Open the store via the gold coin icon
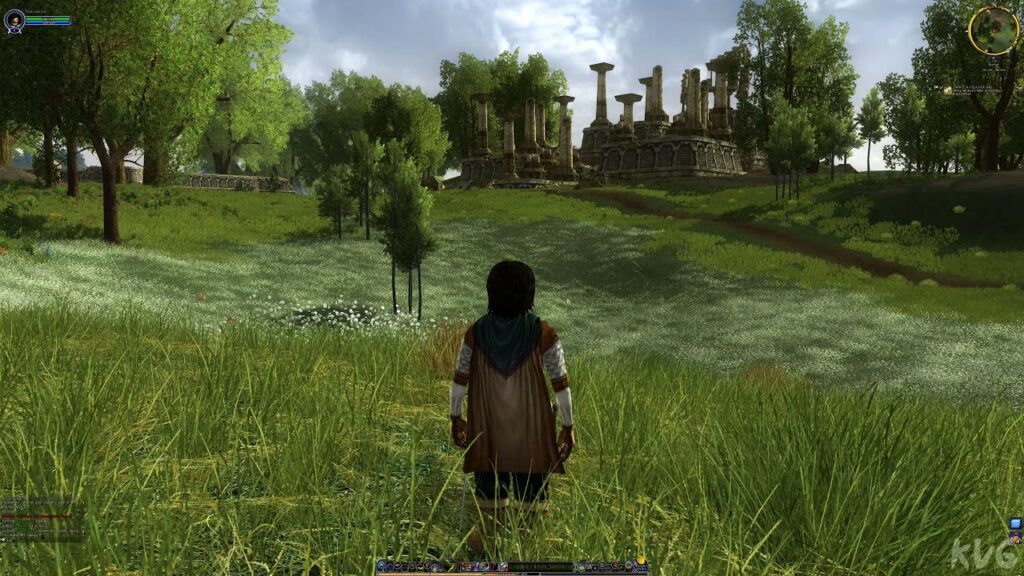Image resolution: width=1024 pixels, height=576 pixels. click(640, 561)
